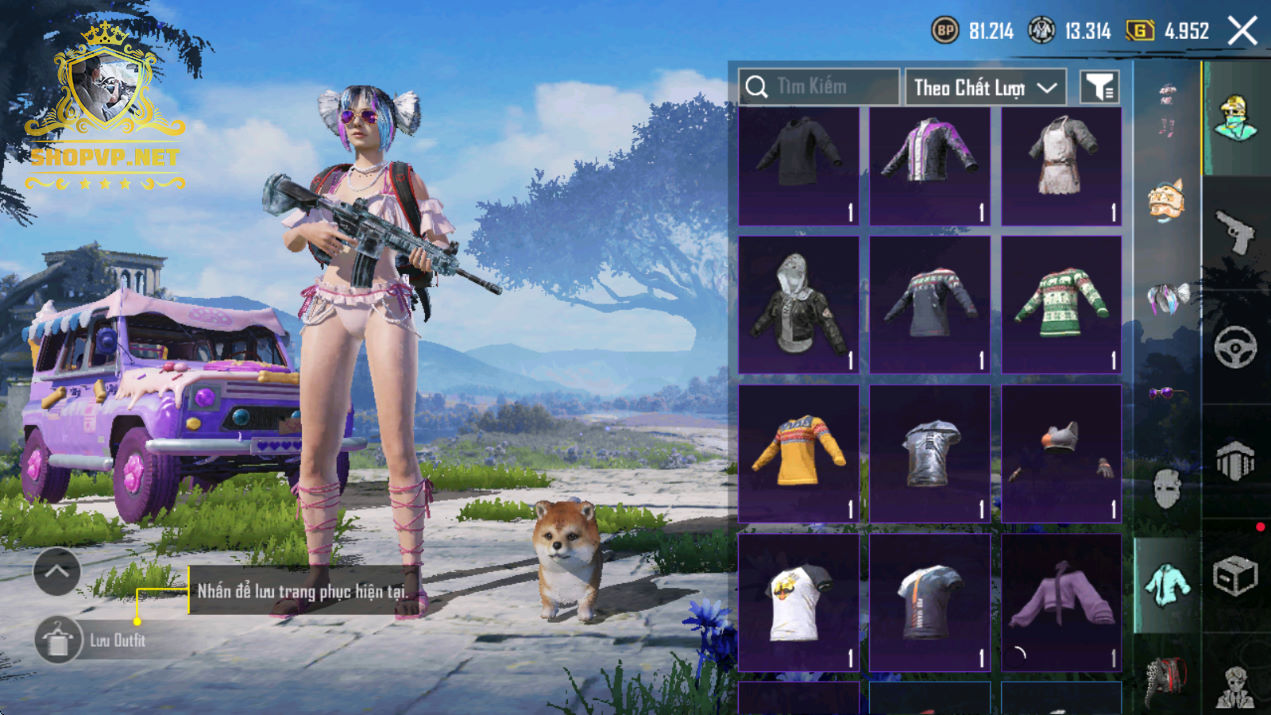Open the G gold currency balance
The width and height of the screenshot is (1271, 715).
1168,31
